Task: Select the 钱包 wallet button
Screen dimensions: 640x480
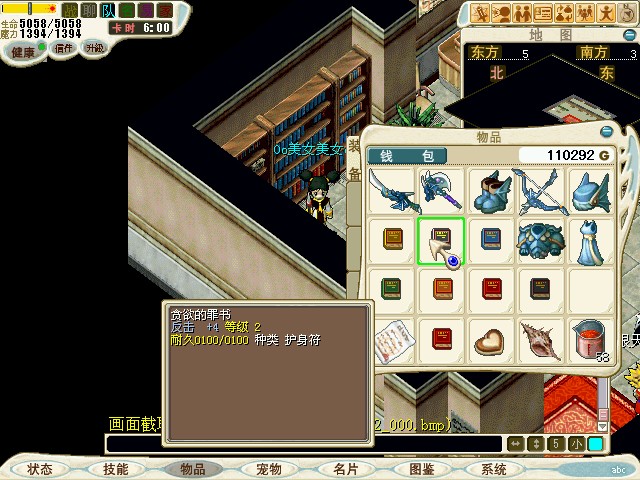Action: pyautogui.click(x=407, y=156)
